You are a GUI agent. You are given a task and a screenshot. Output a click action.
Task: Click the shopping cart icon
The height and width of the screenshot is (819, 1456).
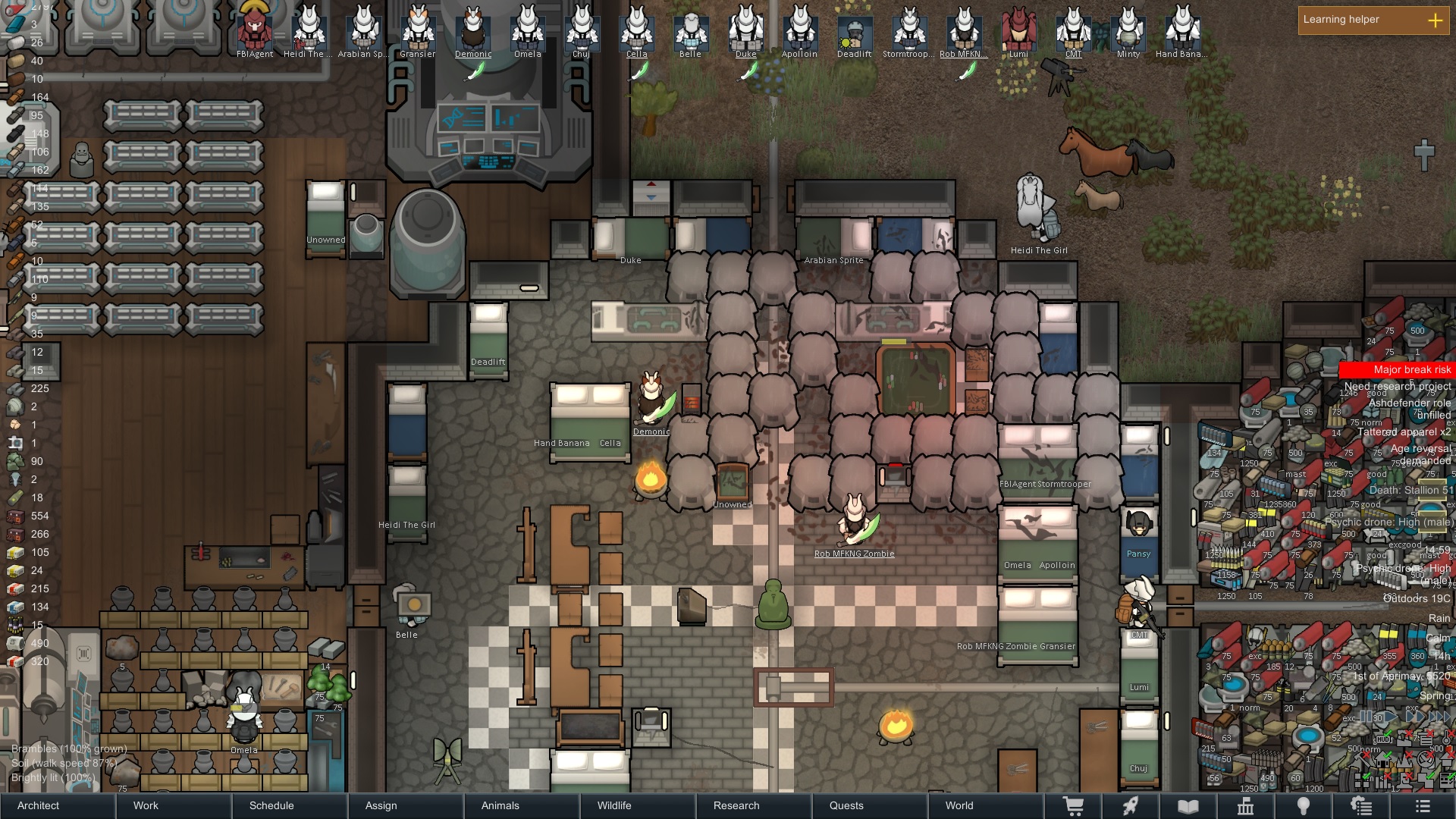tap(1073, 806)
